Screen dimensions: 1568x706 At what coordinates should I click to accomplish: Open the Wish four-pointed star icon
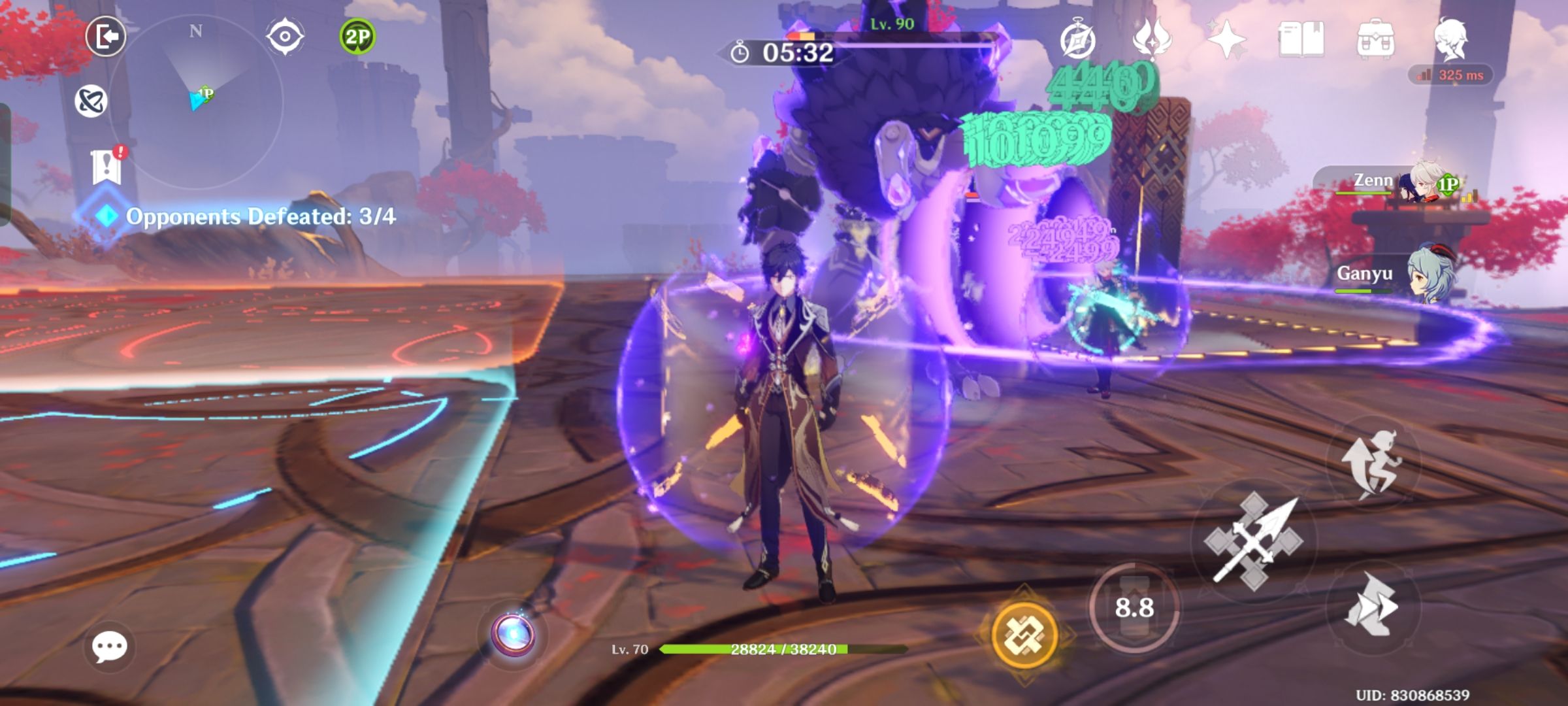coord(1227,41)
